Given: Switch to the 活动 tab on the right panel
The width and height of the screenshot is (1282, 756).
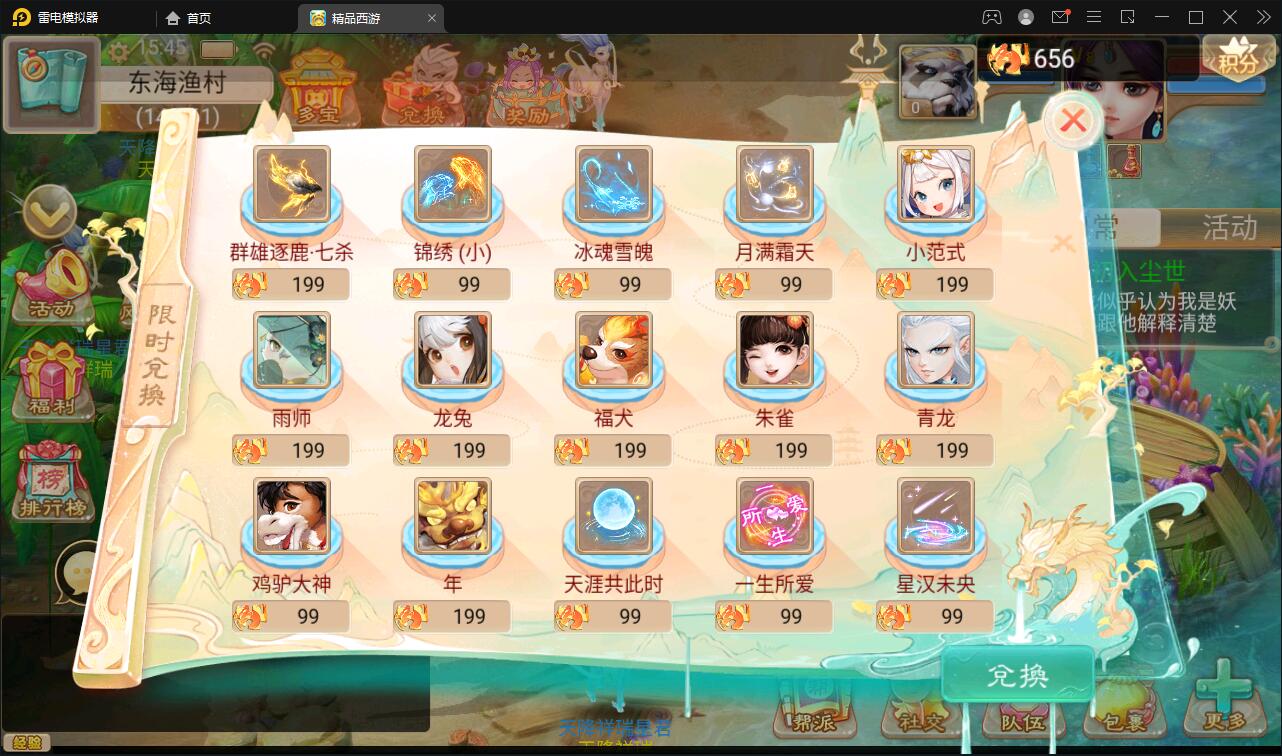Looking at the screenshot, I should [1228, 228].
